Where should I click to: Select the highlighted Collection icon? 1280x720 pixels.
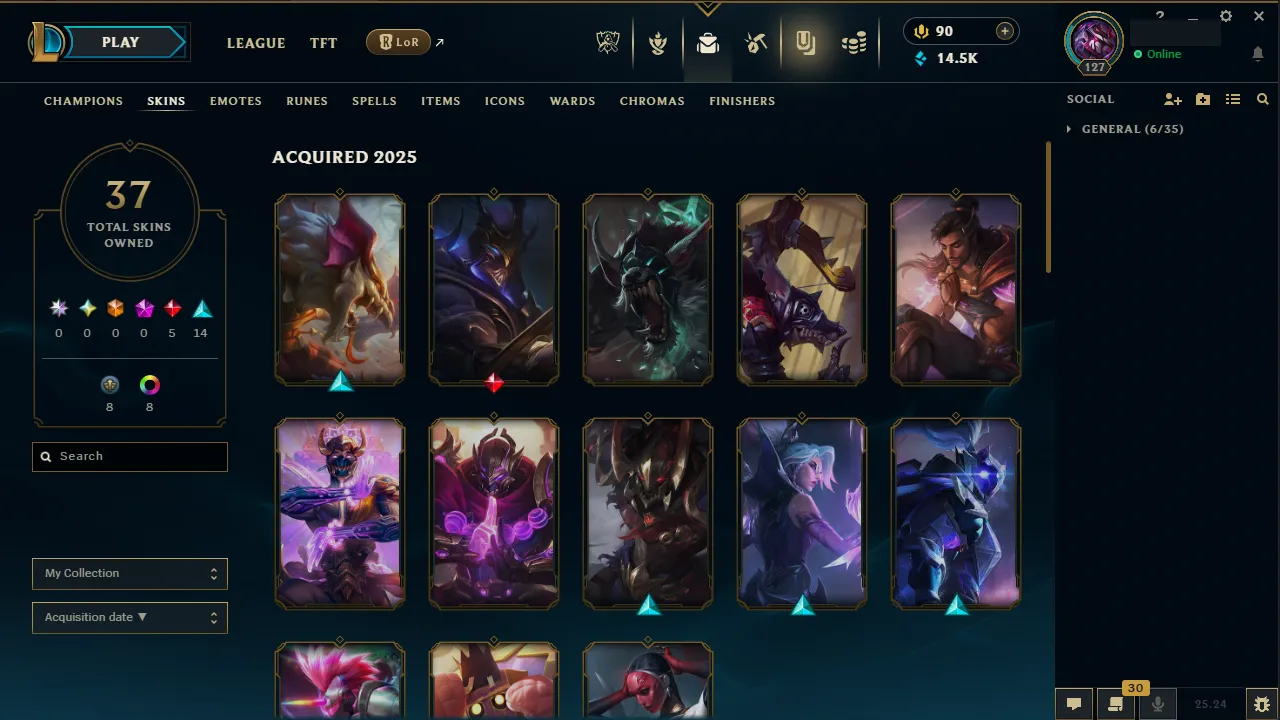[x=806, y=42]
